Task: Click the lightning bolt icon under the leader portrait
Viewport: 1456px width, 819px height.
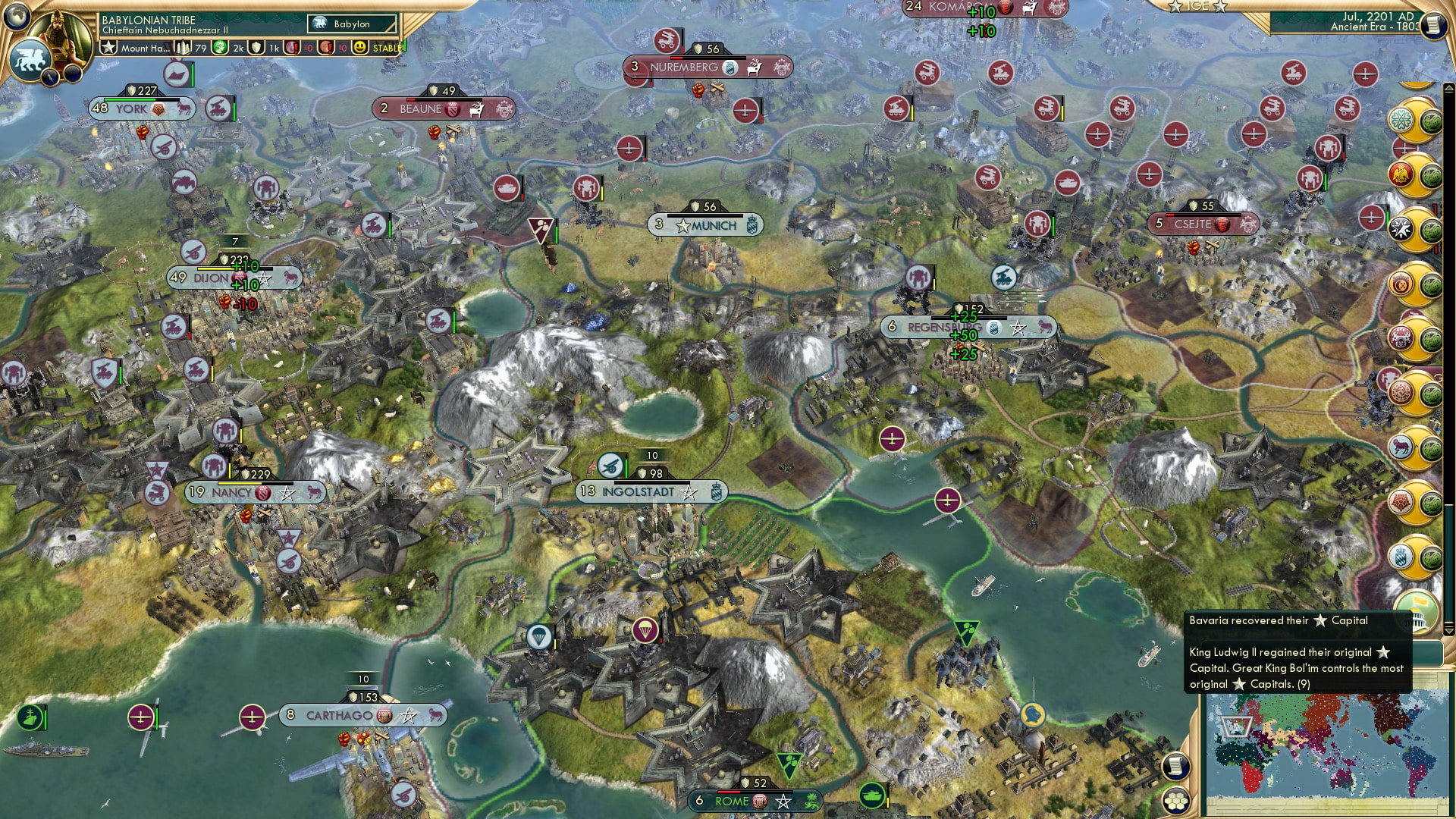Action: [x=50, y=77]
